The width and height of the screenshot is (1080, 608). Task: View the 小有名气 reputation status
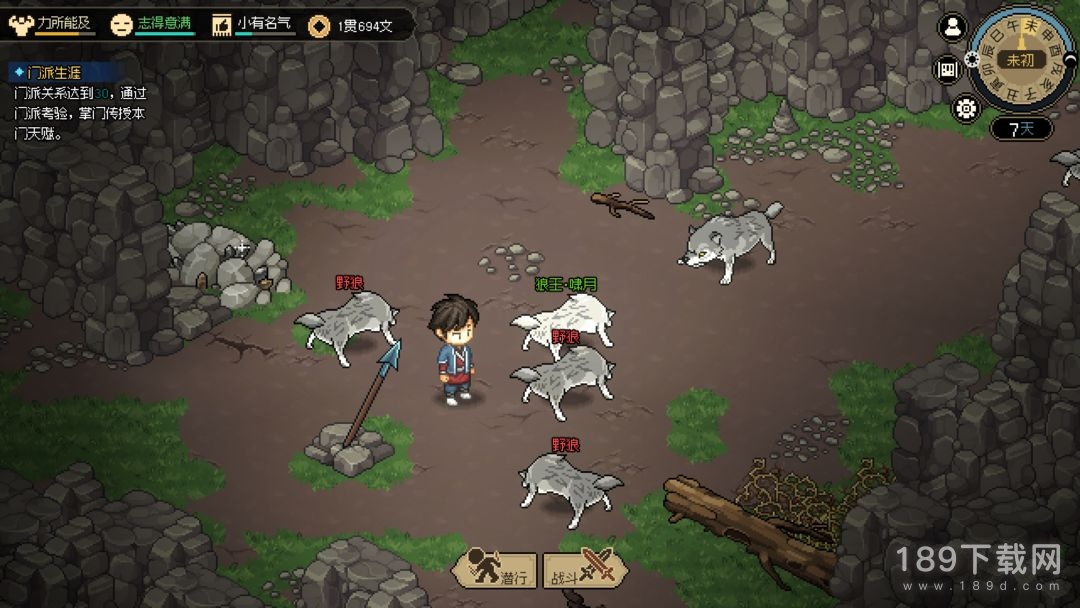(254, 24)
